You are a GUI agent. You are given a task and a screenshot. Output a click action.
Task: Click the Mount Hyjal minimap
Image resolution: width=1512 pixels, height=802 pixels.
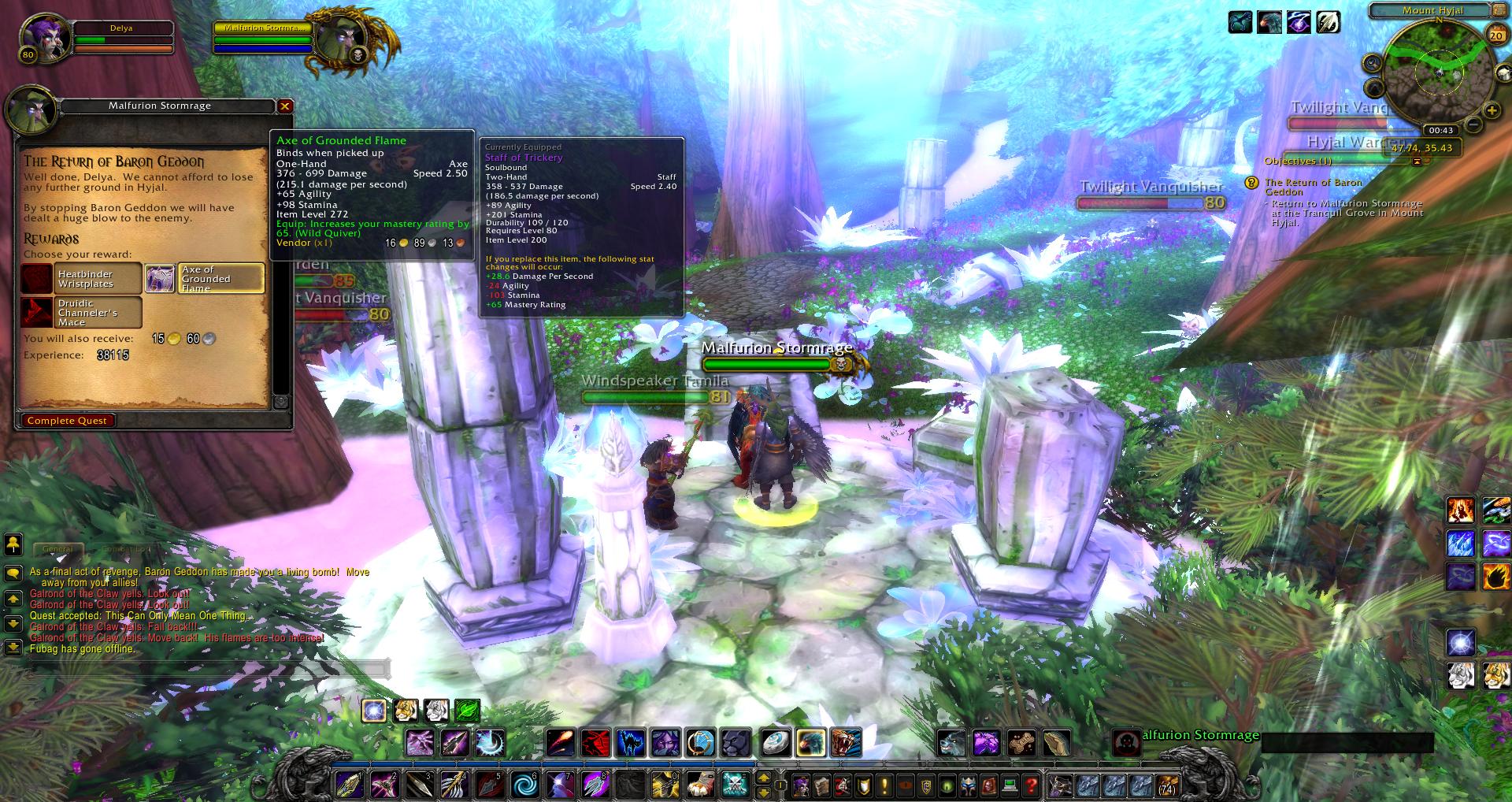[x=1438, y=73]
